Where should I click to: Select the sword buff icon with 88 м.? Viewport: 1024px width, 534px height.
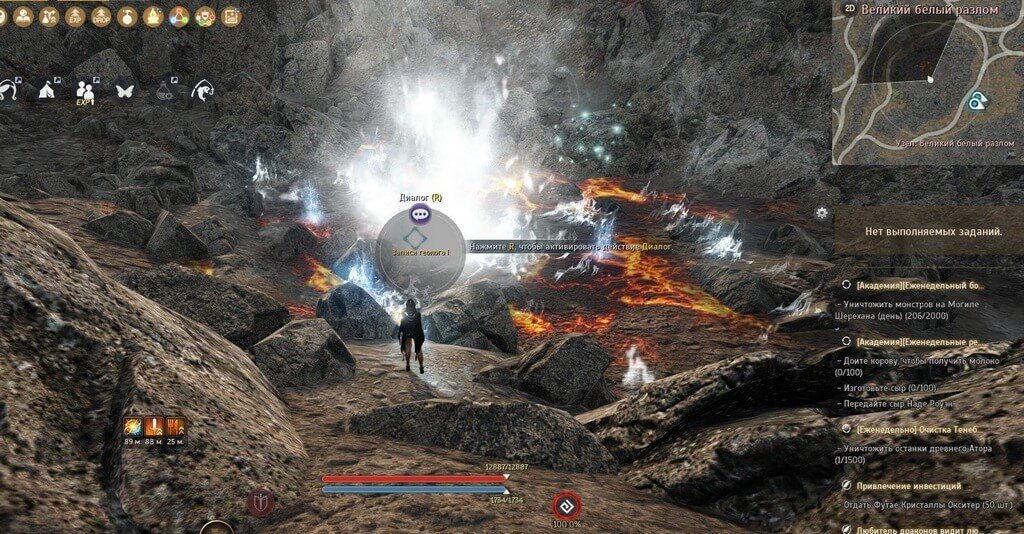click(153, 428)
